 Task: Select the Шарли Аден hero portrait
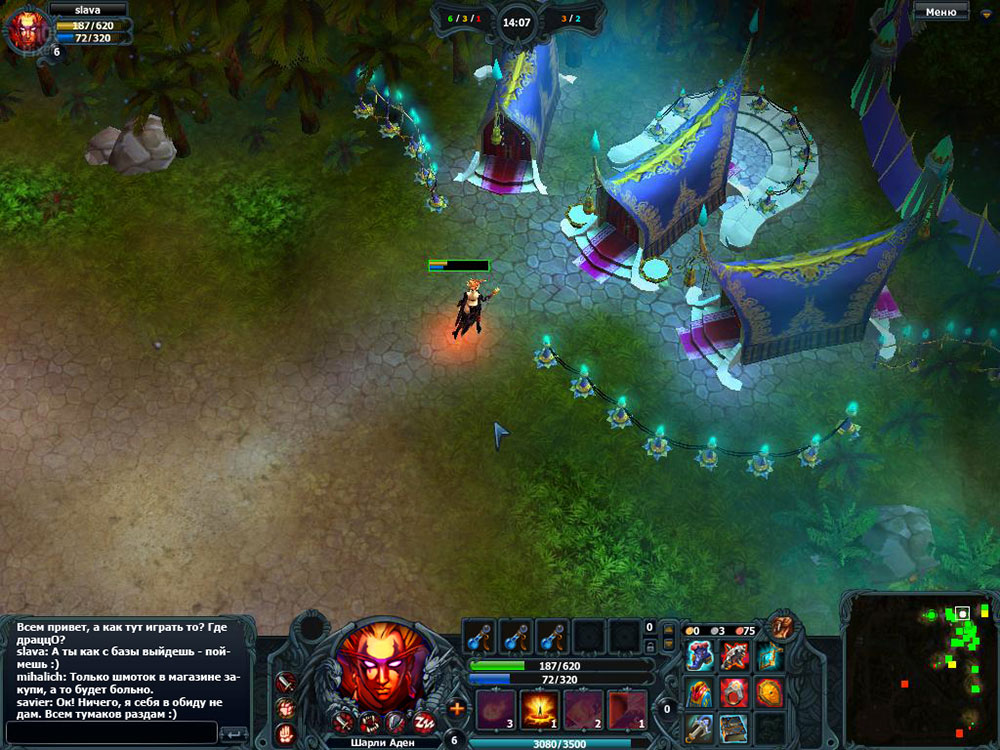tap(378, 666)
